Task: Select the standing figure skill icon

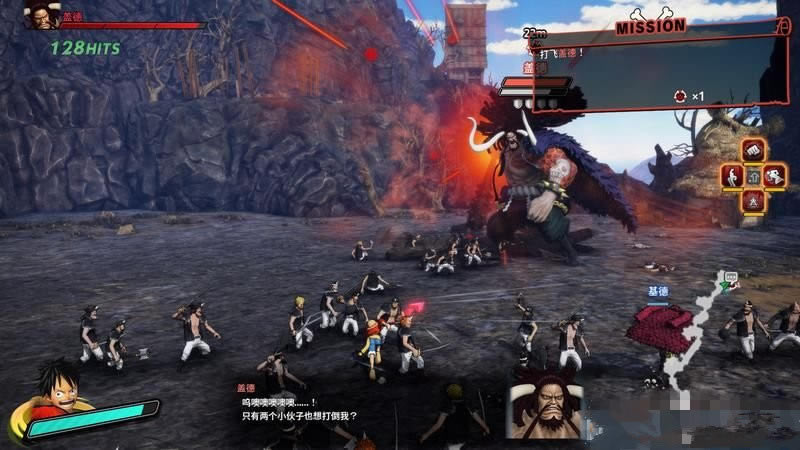Action: (x=731, y=176)
